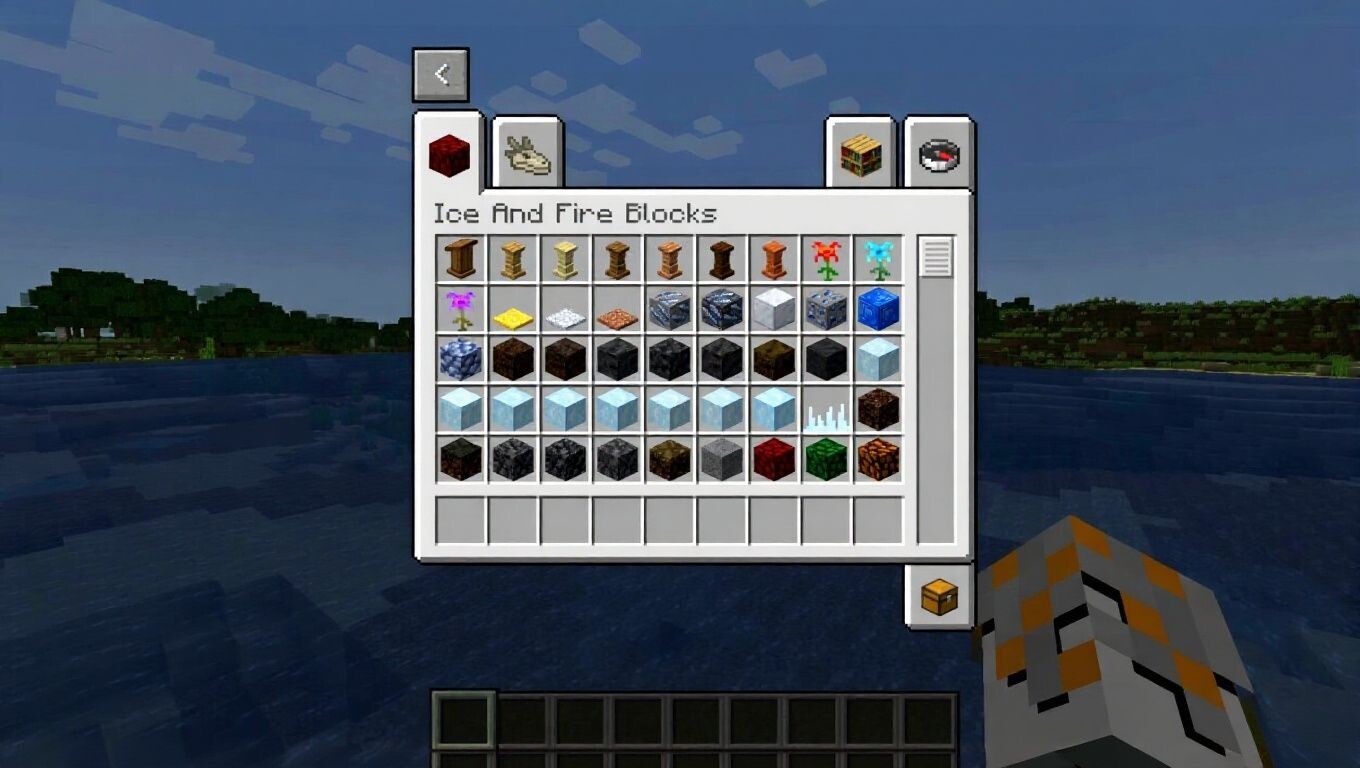Choose the blue cobblestone-like block
Screen dimensions: 1360x768
coord(461,360)
